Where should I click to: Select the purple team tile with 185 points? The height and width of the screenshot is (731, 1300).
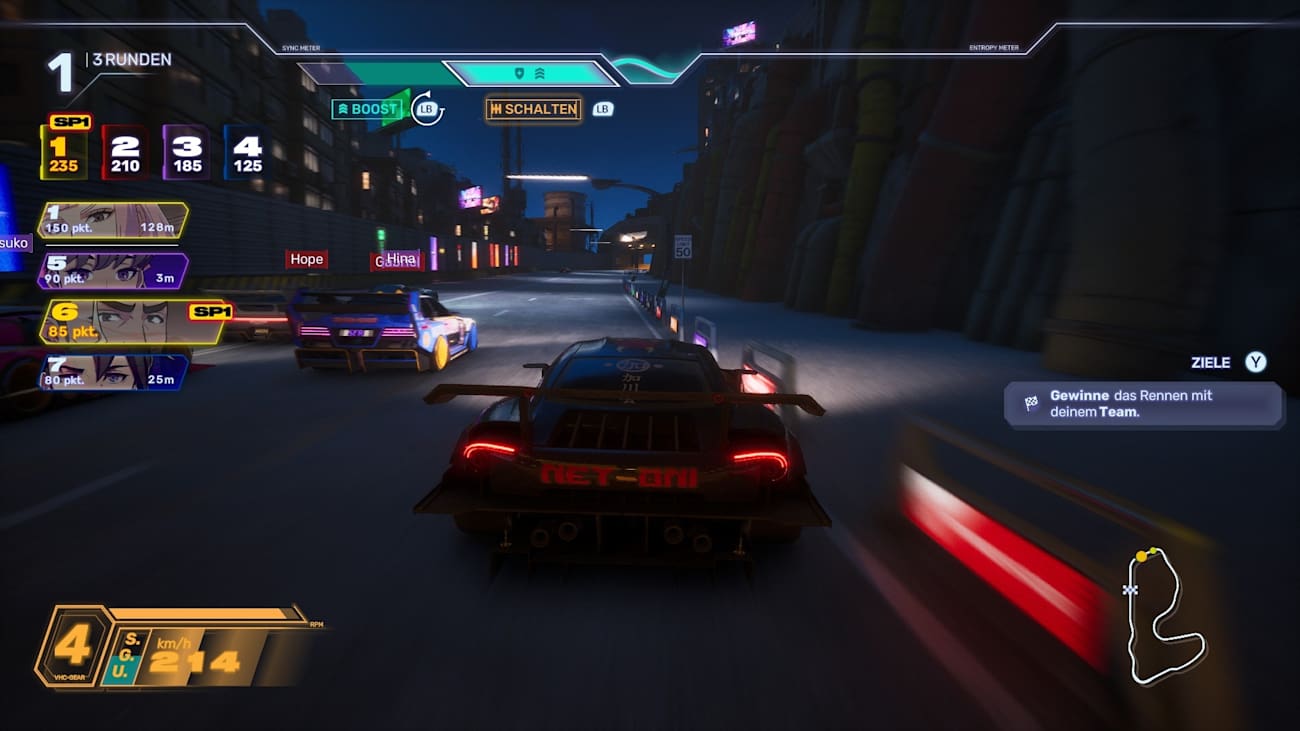pos(187,153)
